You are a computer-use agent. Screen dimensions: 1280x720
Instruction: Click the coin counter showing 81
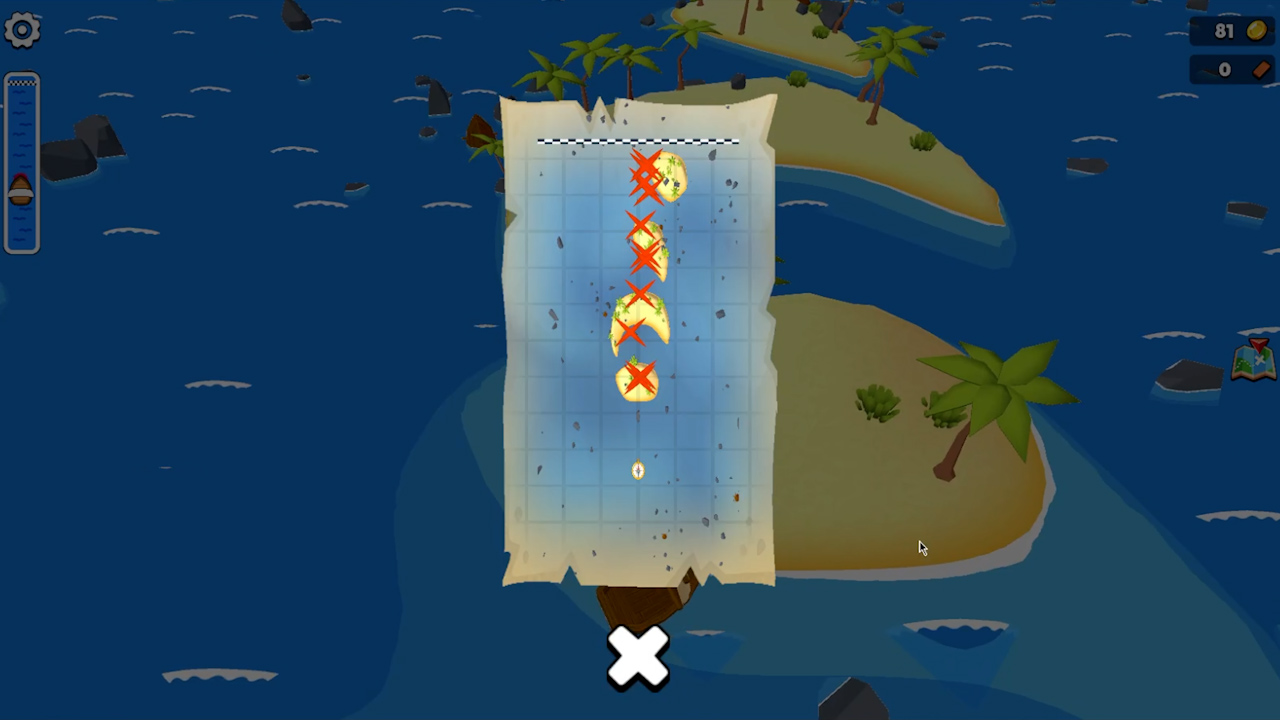coord(1224,31)
